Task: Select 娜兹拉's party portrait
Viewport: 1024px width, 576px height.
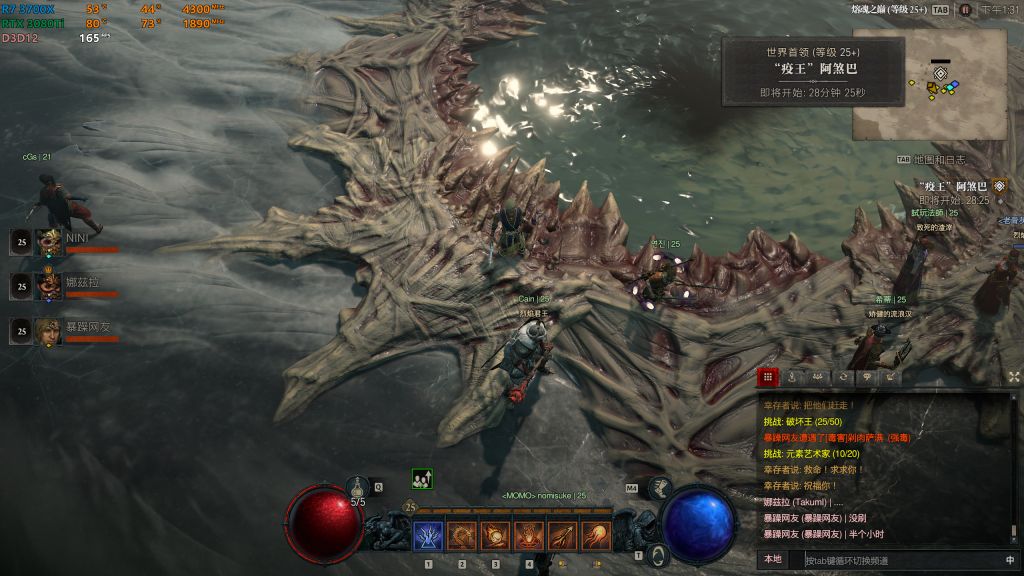Action: pyautogui.click(x=48, y=286)
